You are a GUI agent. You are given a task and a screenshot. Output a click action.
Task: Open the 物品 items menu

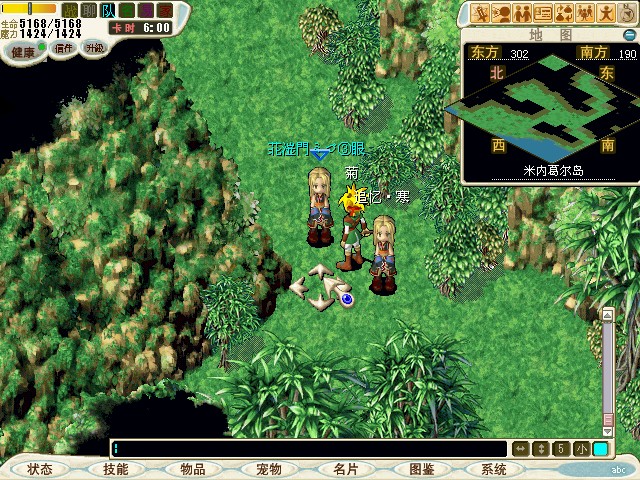point(193,469)
